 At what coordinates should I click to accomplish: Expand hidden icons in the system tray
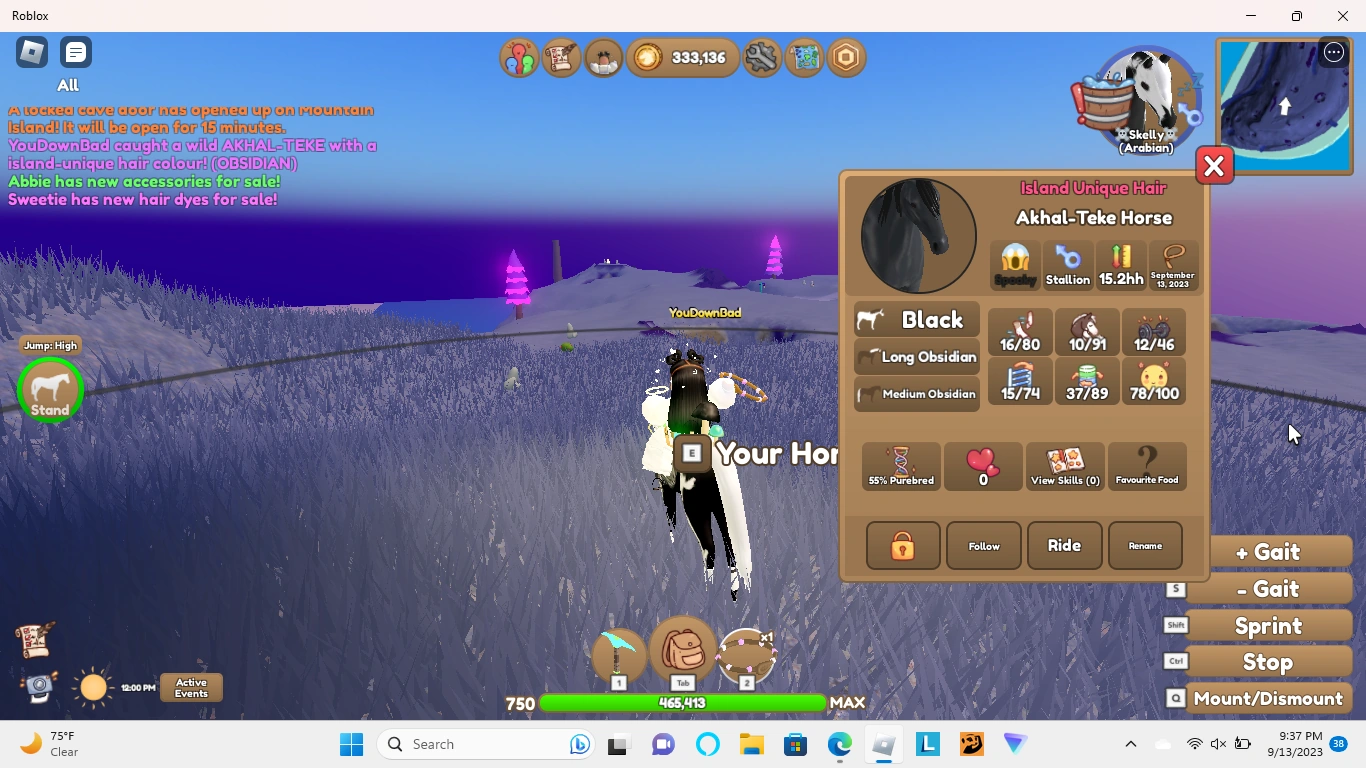1131,744
